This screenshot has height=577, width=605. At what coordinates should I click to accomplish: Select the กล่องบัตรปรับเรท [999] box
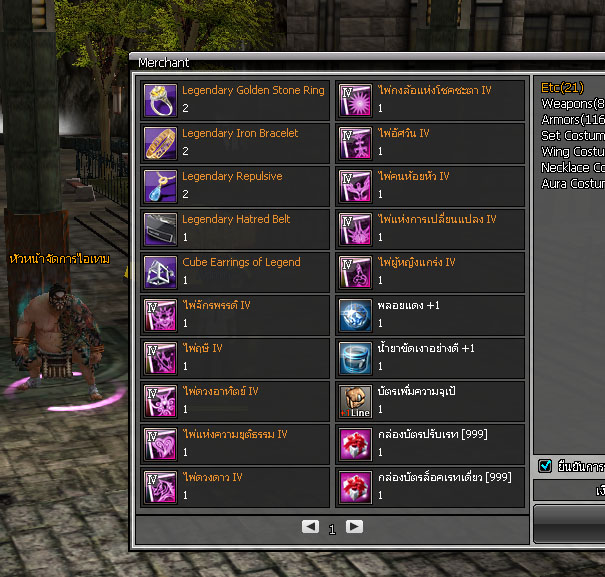tap(430, 443)
